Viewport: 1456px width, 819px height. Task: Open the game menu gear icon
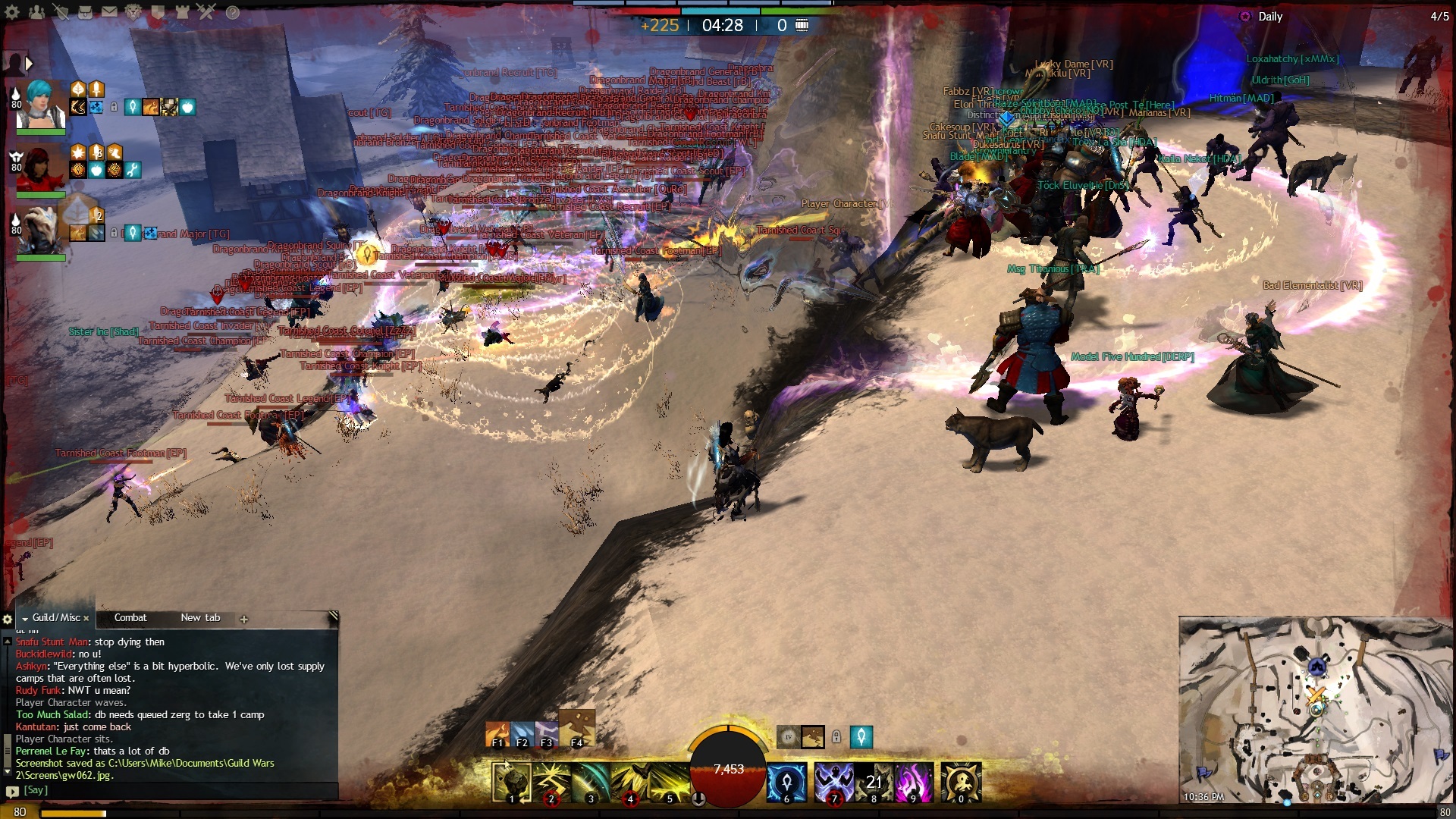coord(13,11)
